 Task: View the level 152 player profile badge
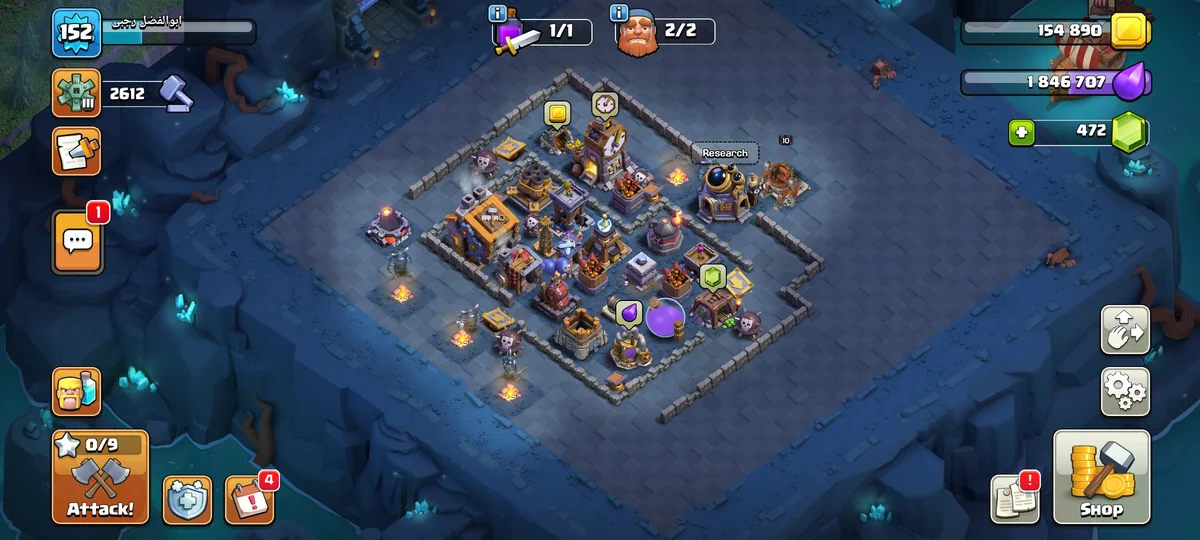[x=77, y=33]
